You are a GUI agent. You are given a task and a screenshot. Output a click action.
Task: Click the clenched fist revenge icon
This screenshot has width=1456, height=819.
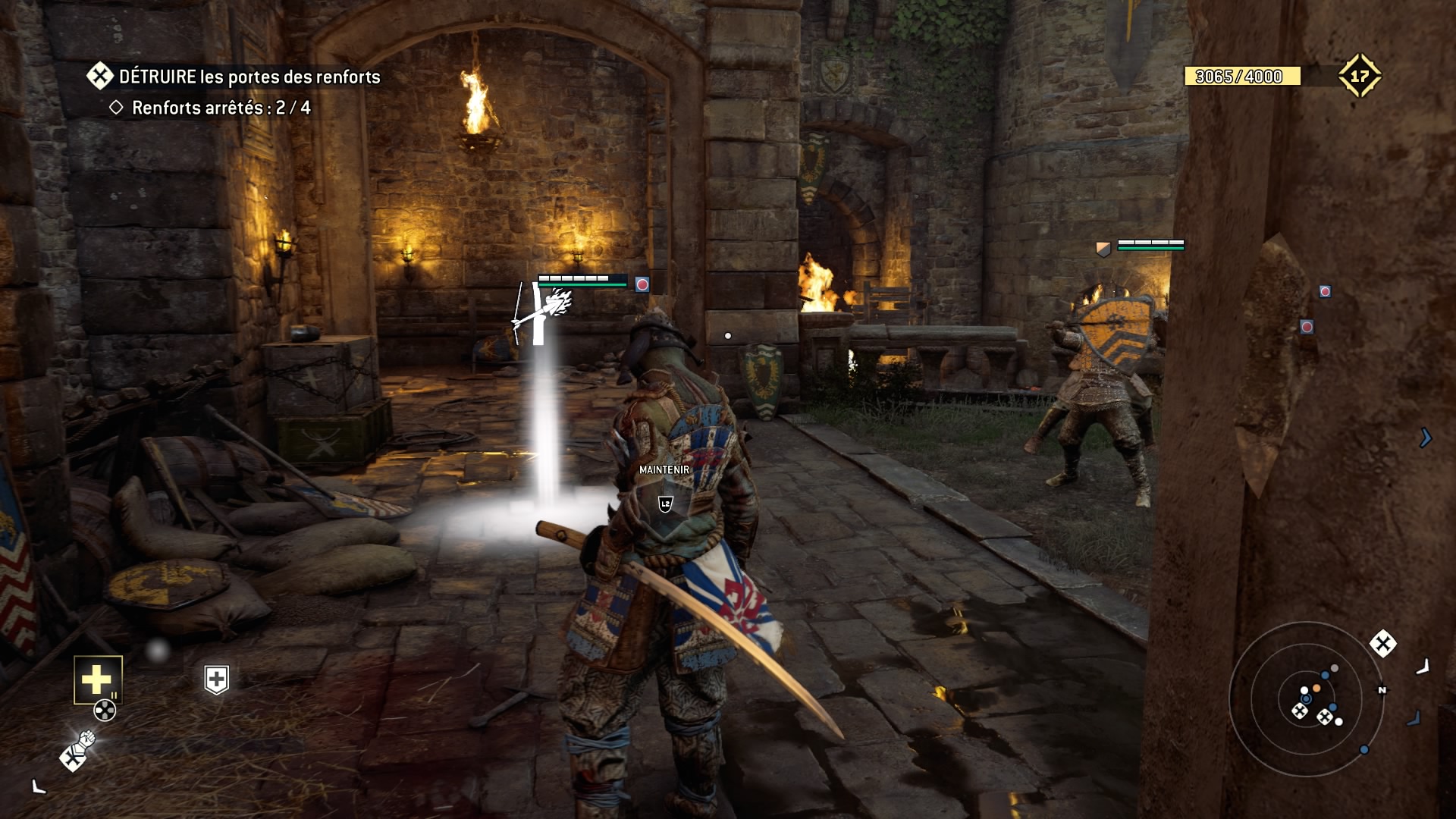(x=78, y=750)
